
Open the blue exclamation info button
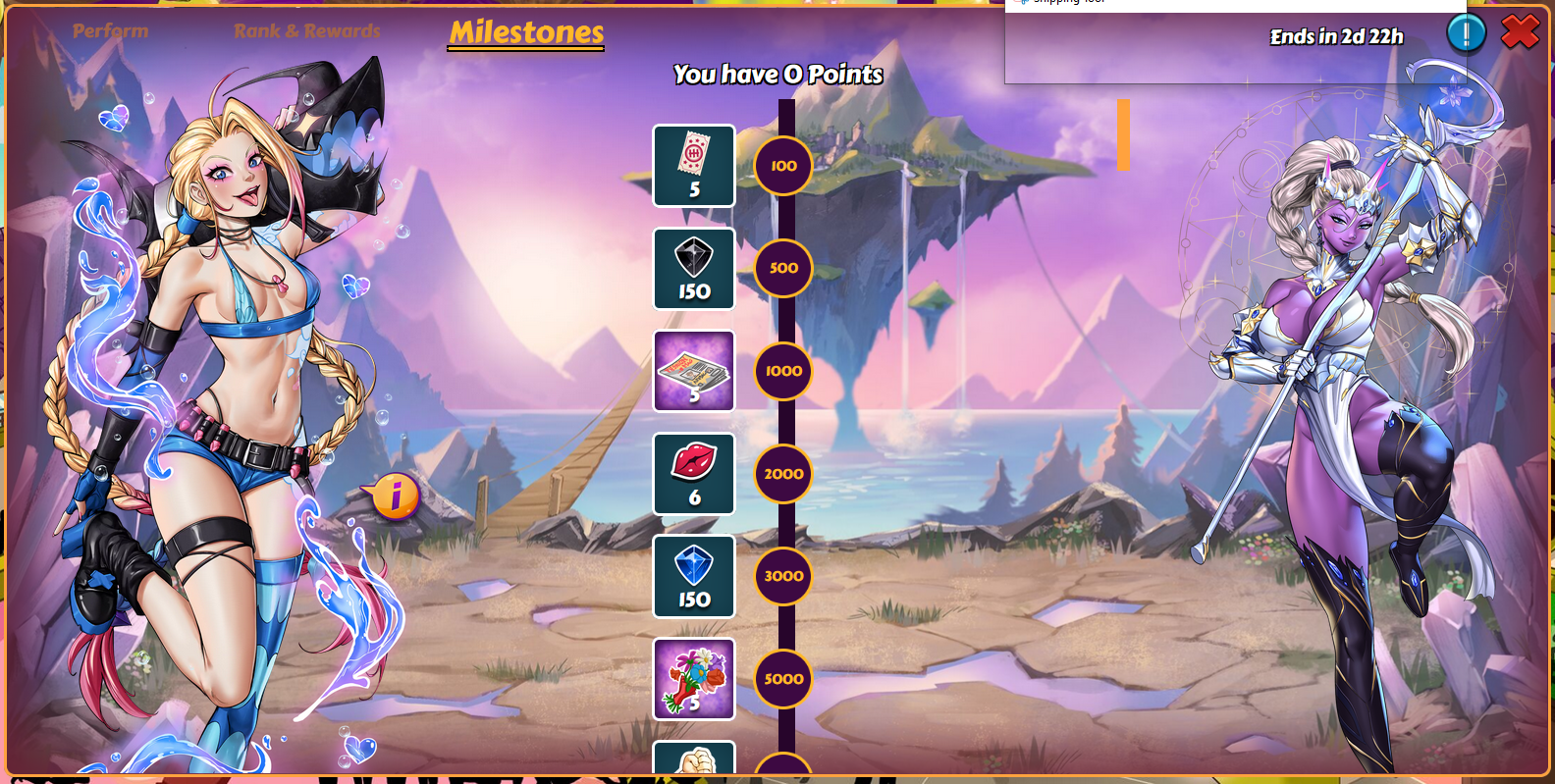click(x=1466, y=33)
